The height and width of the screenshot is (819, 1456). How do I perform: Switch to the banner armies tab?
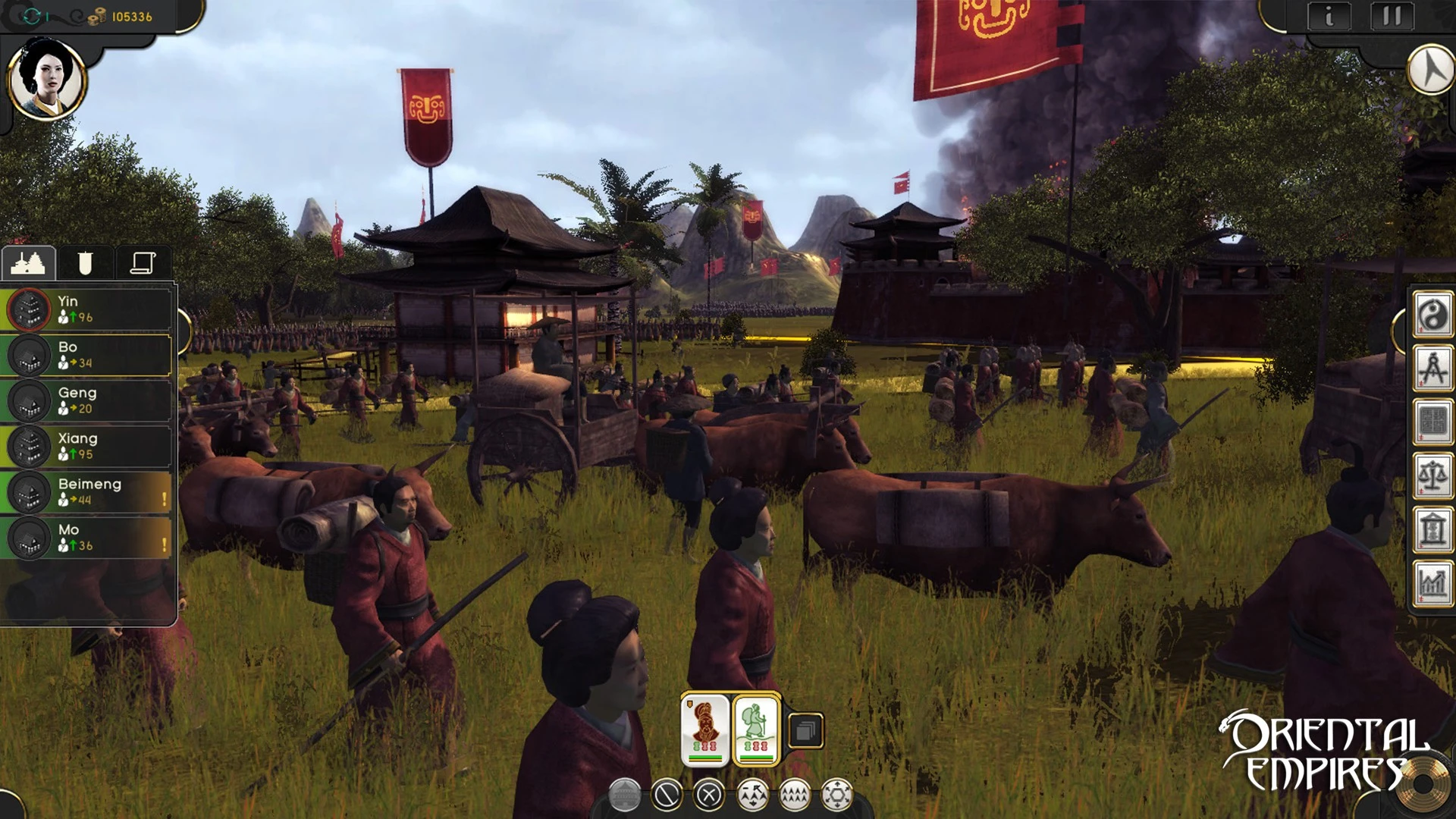click(x=85, y=263)
